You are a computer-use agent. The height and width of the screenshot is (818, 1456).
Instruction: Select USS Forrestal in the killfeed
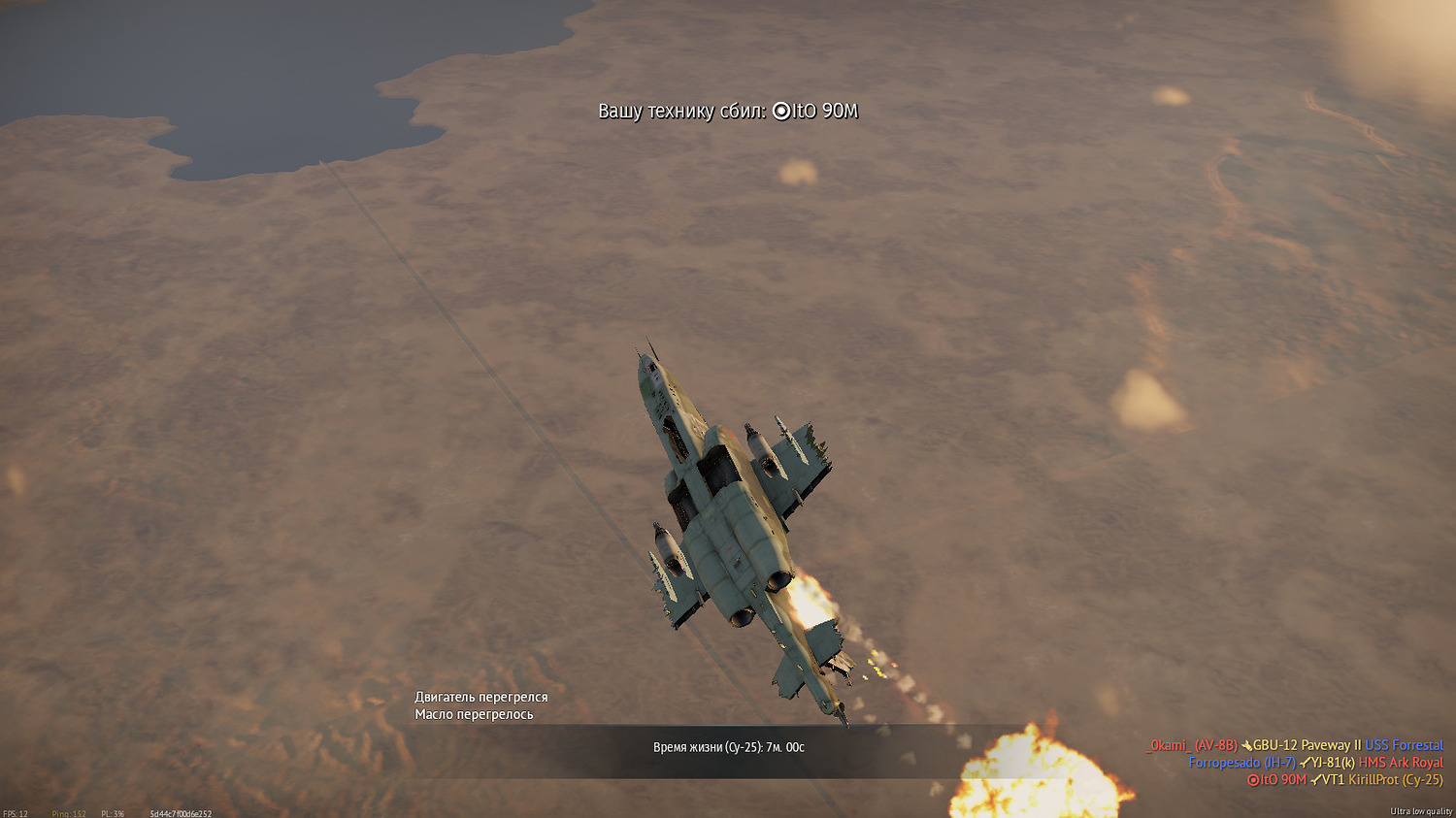[1405, 745]
